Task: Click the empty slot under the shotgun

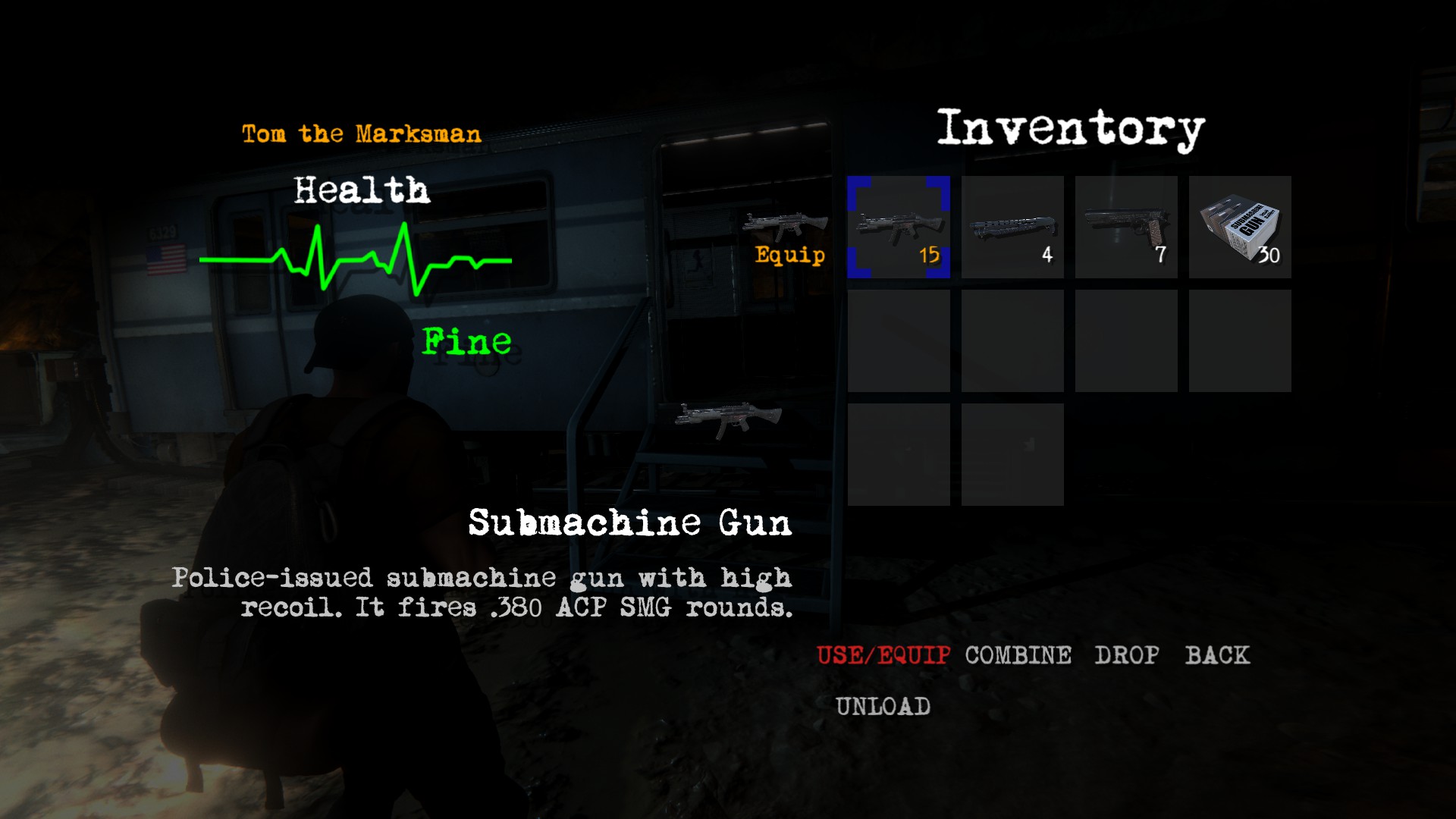Action: click(1012, 340)
